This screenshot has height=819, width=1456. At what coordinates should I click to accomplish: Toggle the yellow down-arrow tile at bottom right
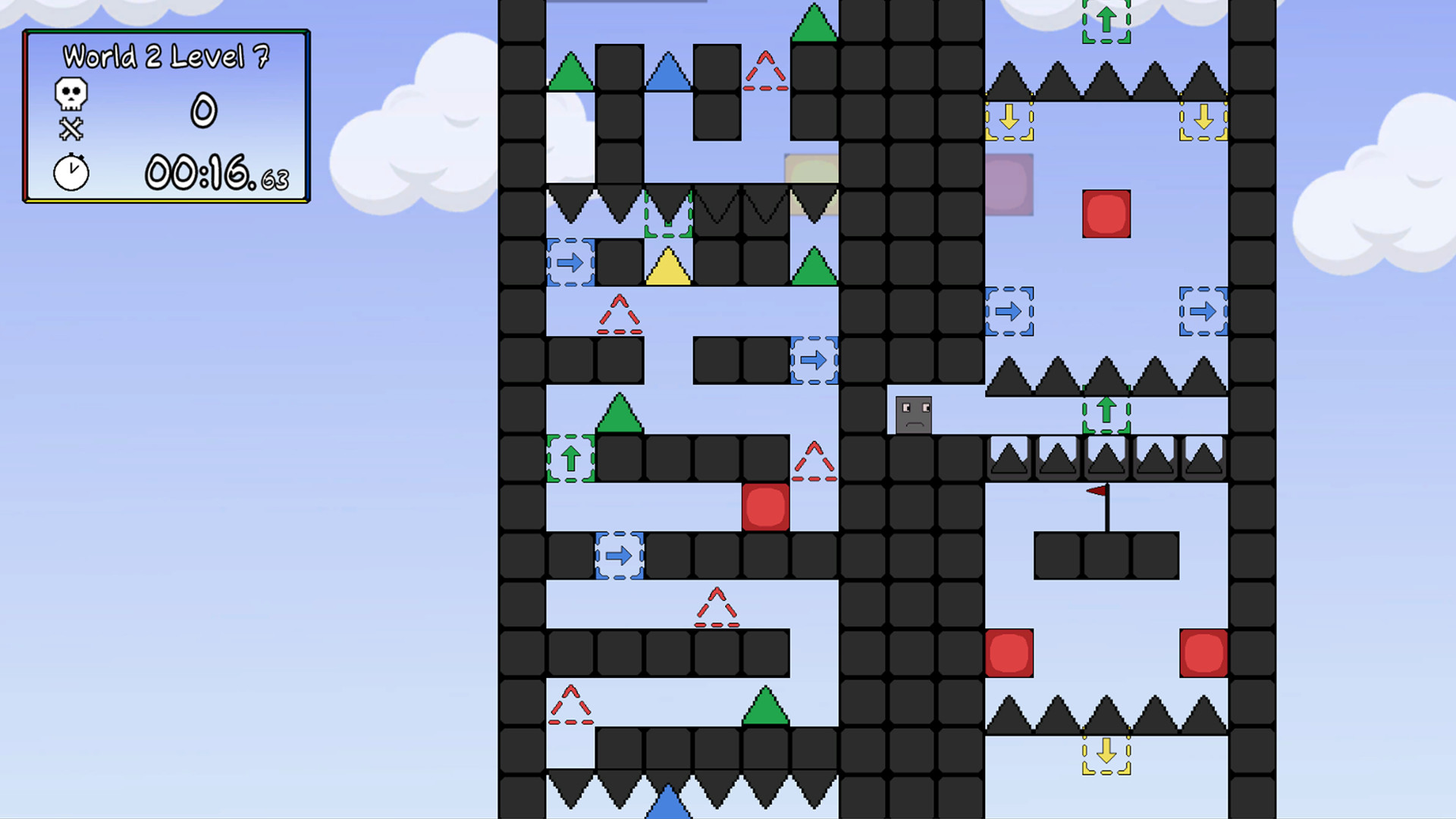click(1105, 755)
